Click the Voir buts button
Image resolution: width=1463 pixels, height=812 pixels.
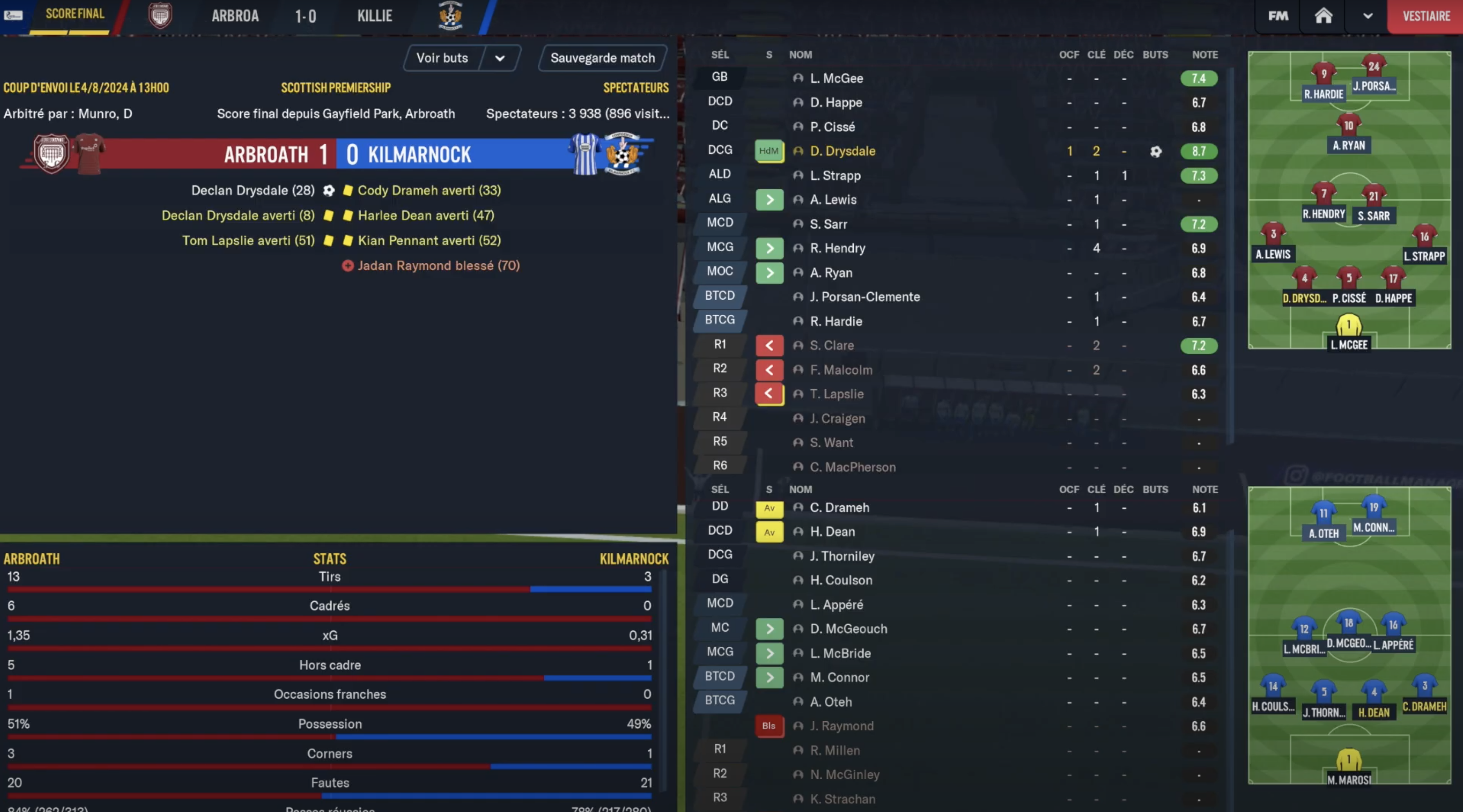coord(442,58)
